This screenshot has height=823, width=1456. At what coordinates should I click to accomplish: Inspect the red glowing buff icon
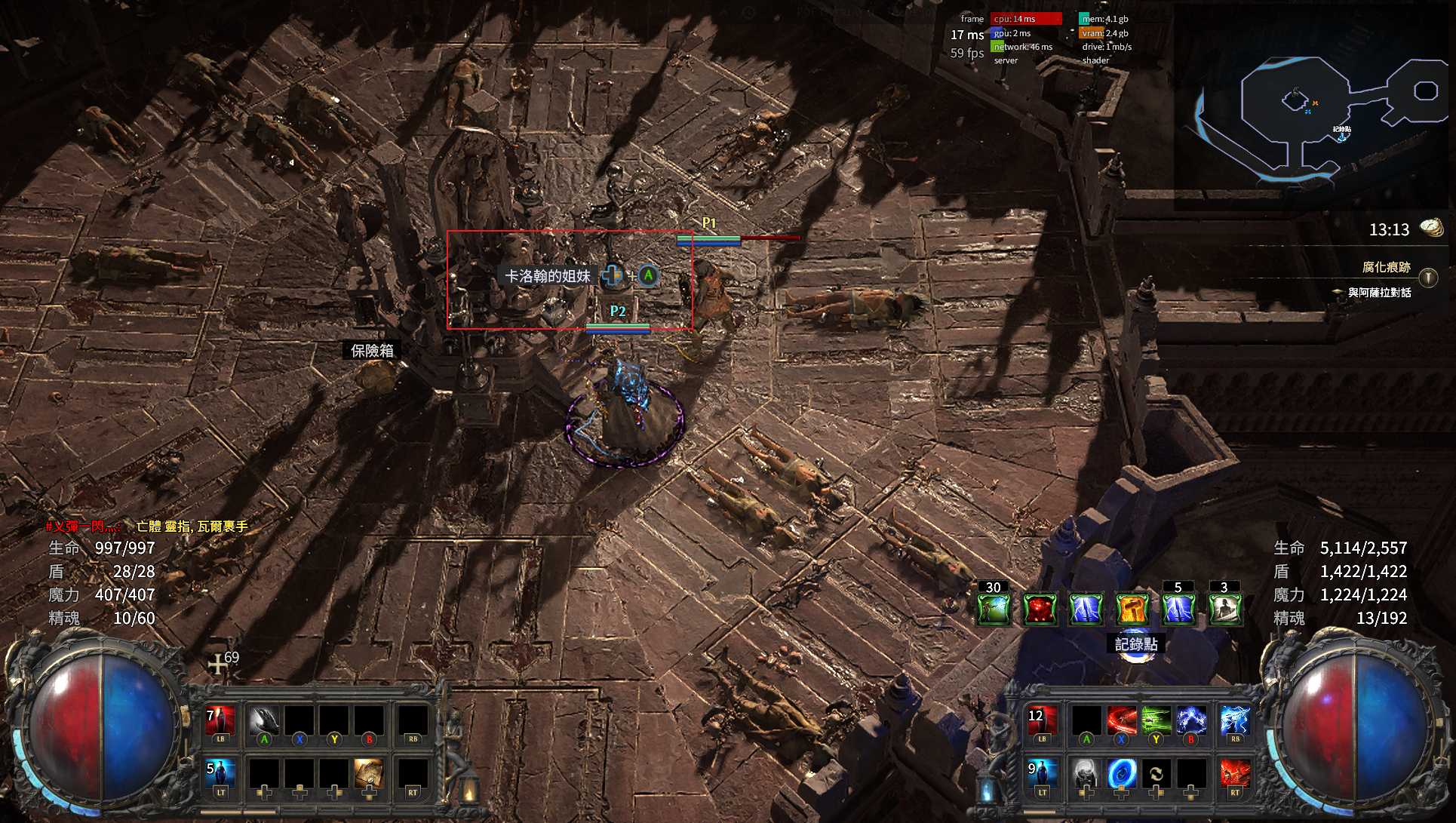1040,610
